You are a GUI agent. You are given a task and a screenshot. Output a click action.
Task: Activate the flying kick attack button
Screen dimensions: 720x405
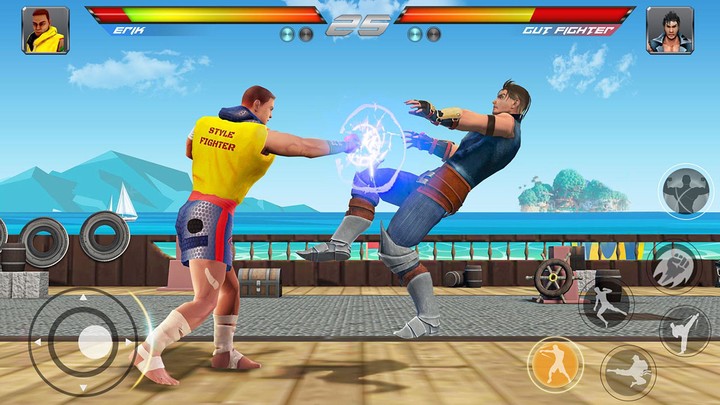pos(628,372)
